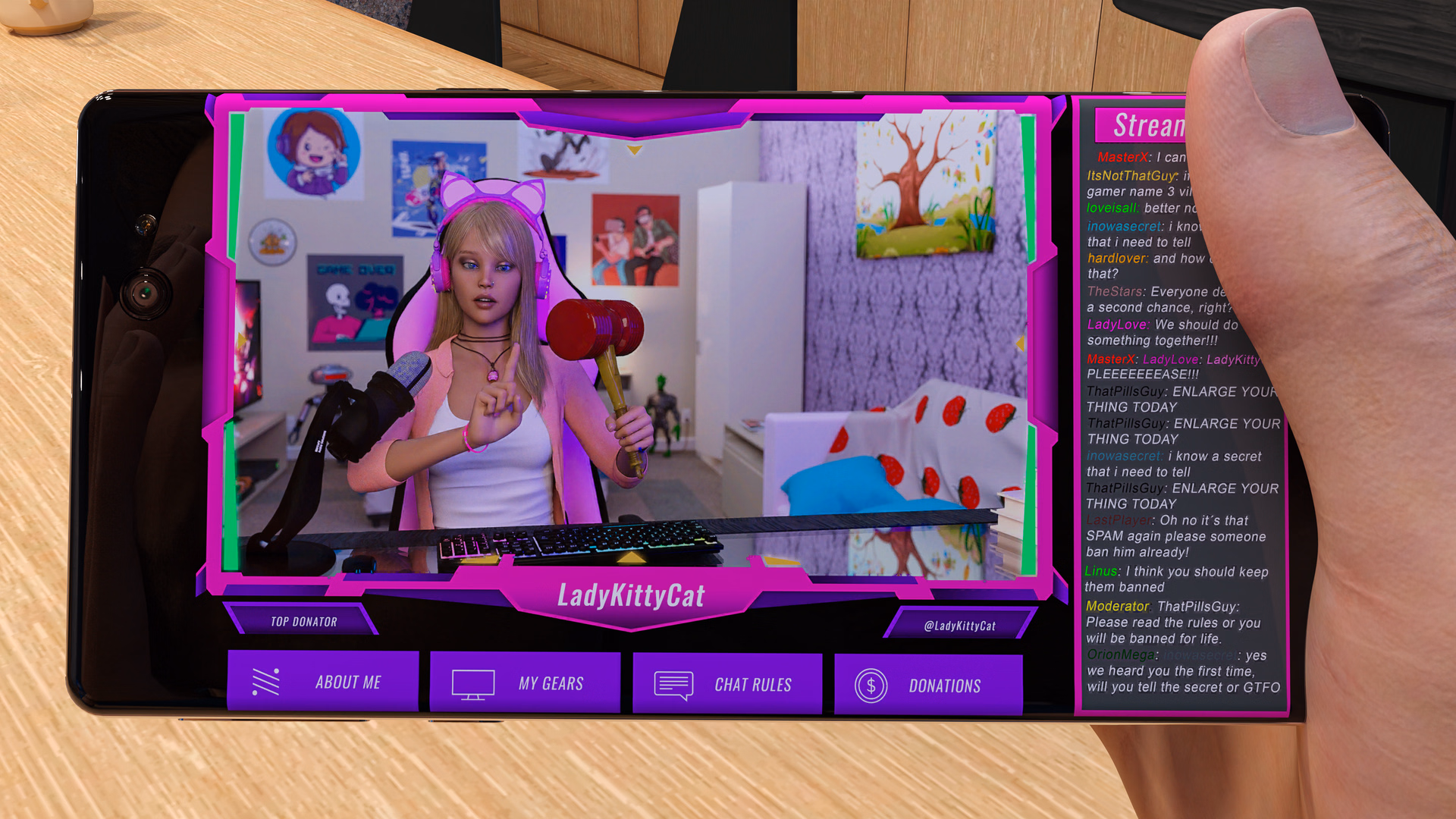This screenshot has width=1456, height=819.
Task: Select the speech bubble icon on Chat Rules
Action: 672,684
